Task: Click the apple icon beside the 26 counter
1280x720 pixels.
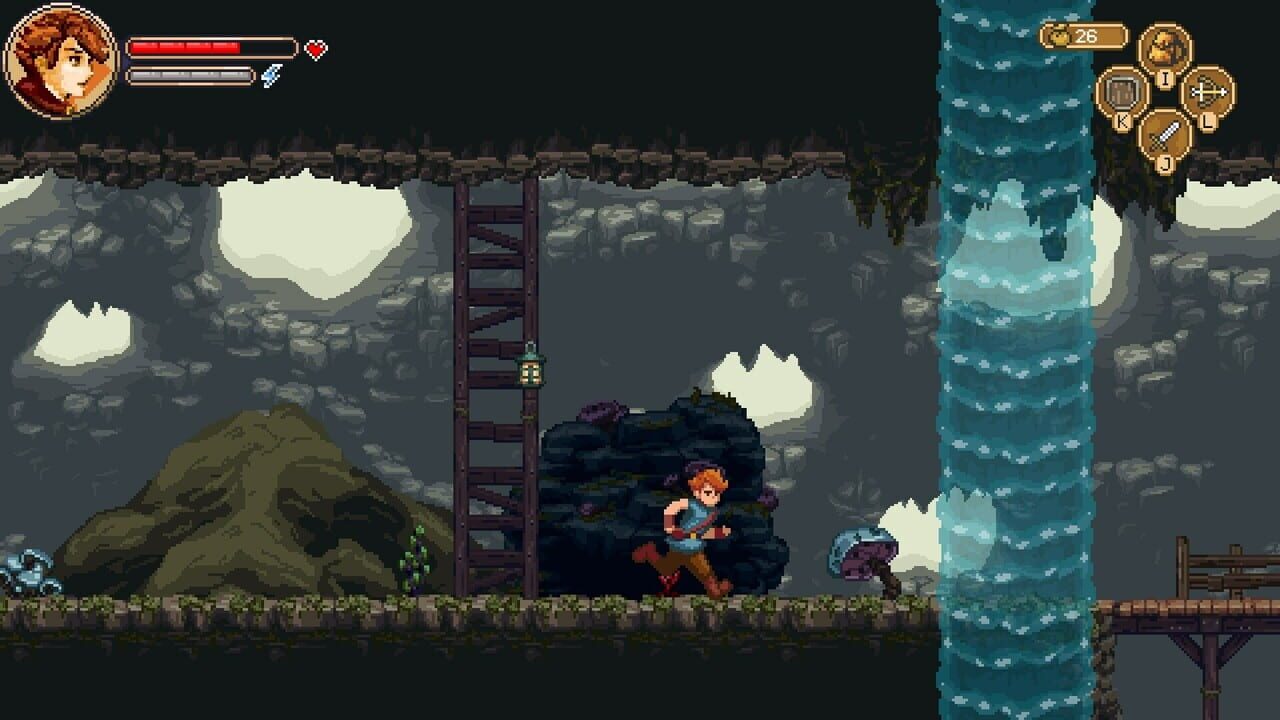Action: pyautogui.click(x=1057, y=36)
